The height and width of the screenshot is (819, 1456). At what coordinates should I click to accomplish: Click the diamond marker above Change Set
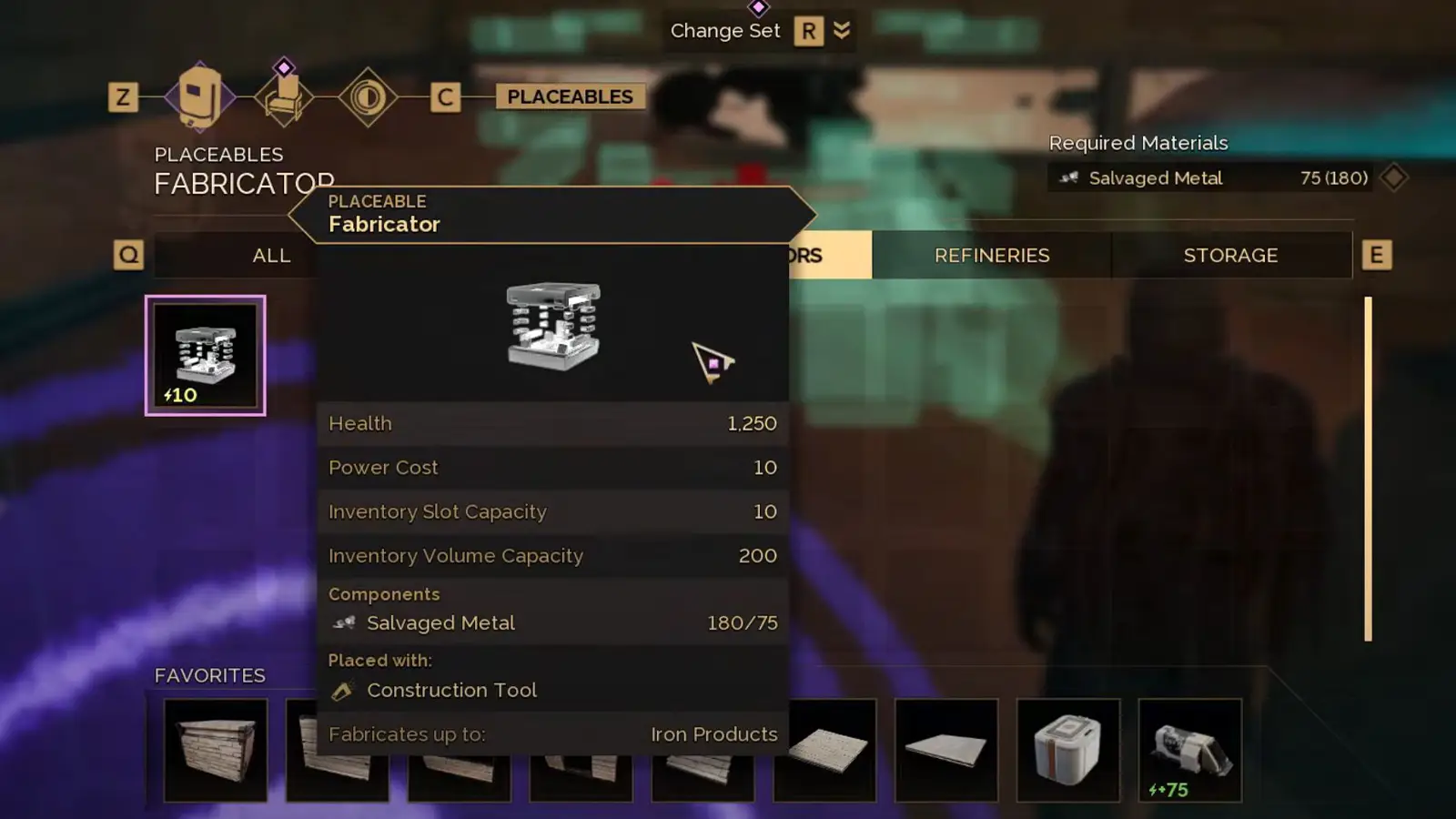pyautogui.click(x=758, y=9)
